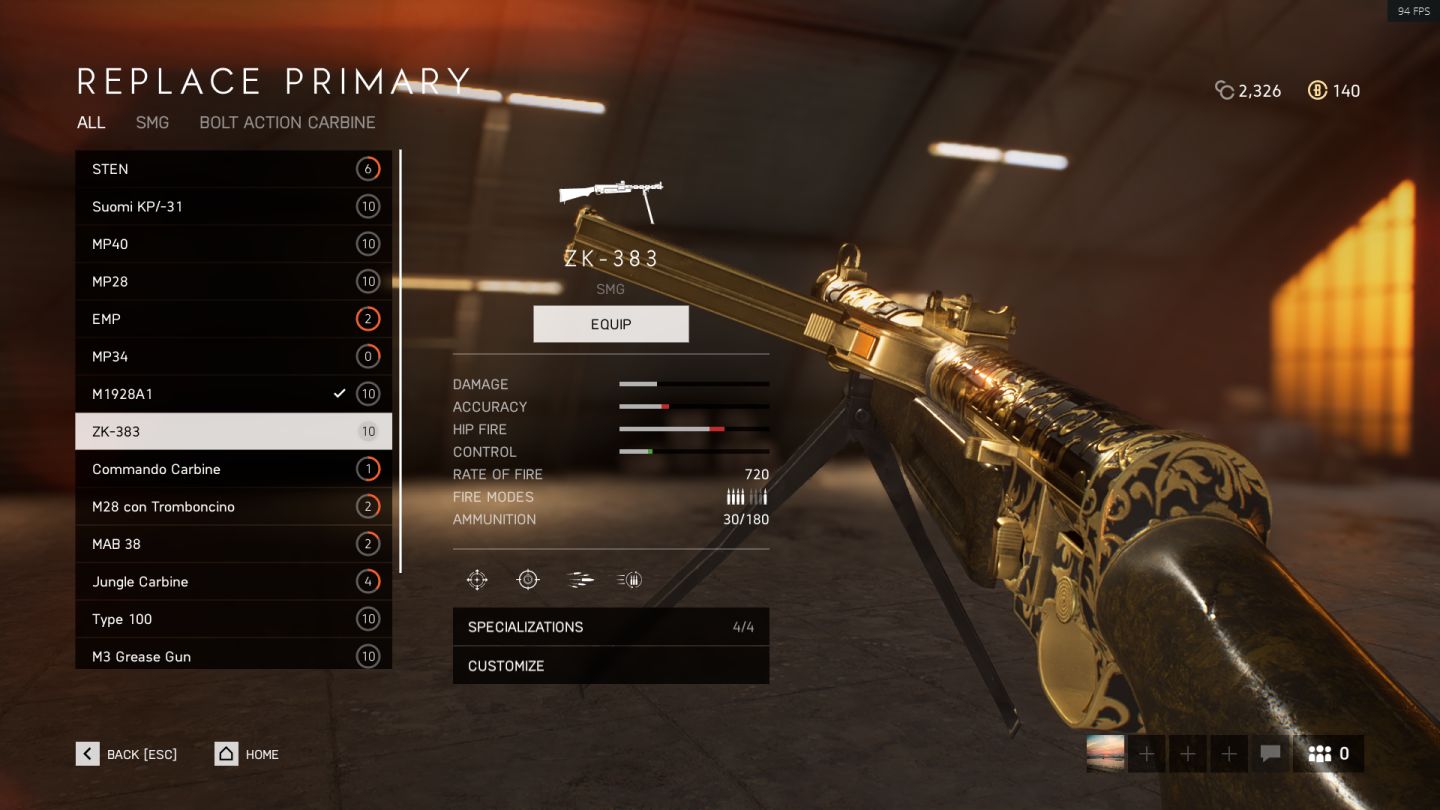Select the Suomi KP/-31 row

click(x=233, y=207)
